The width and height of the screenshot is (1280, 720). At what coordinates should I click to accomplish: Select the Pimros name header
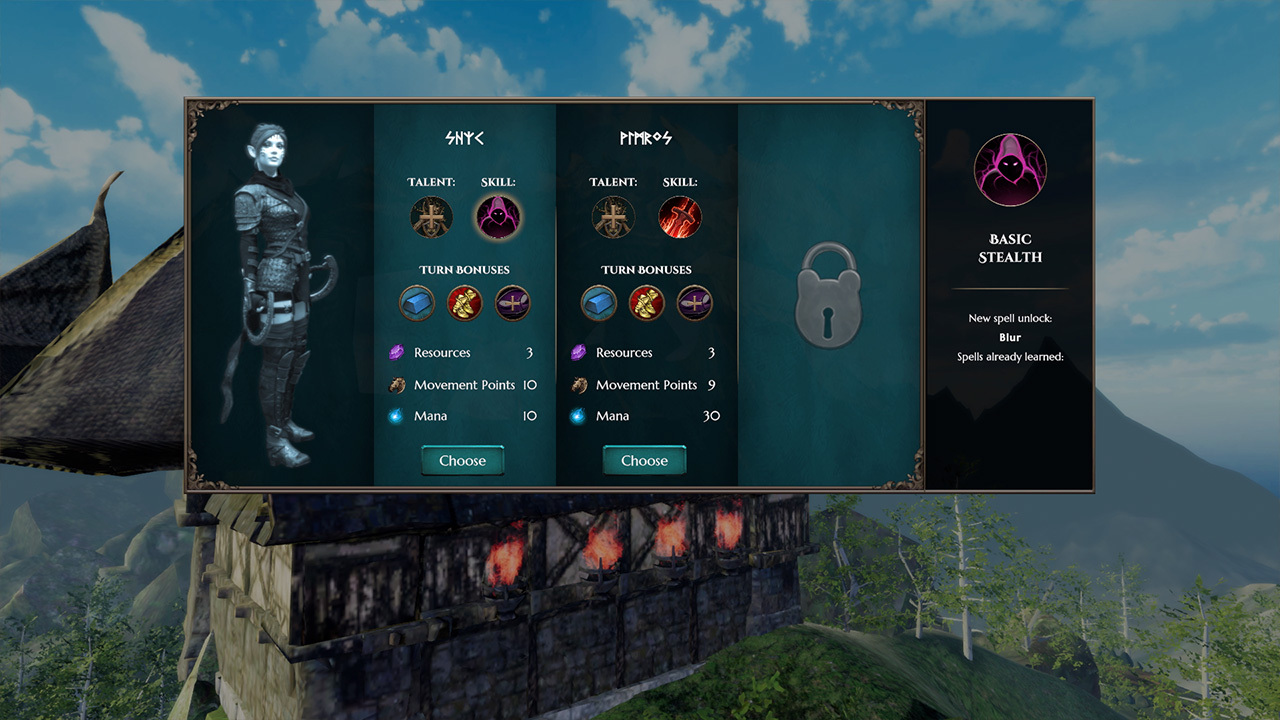tap(645, 137)
